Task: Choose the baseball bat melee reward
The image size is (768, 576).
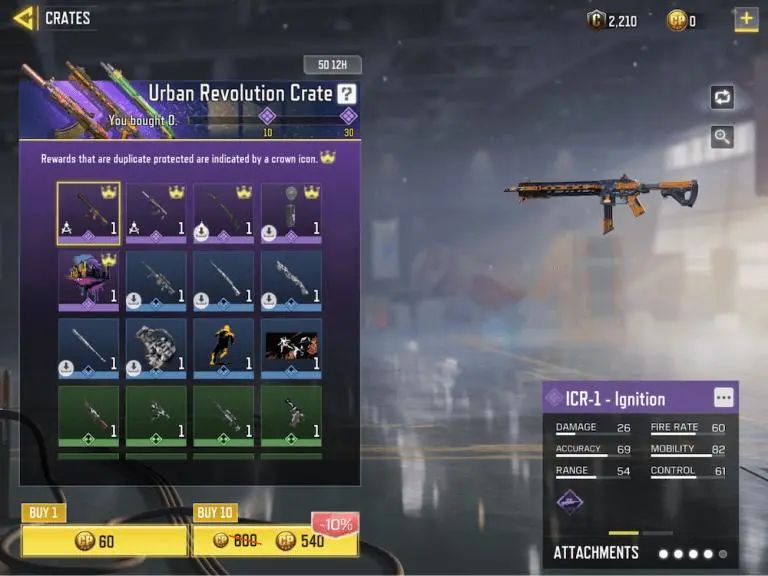Action: (88, 348)
